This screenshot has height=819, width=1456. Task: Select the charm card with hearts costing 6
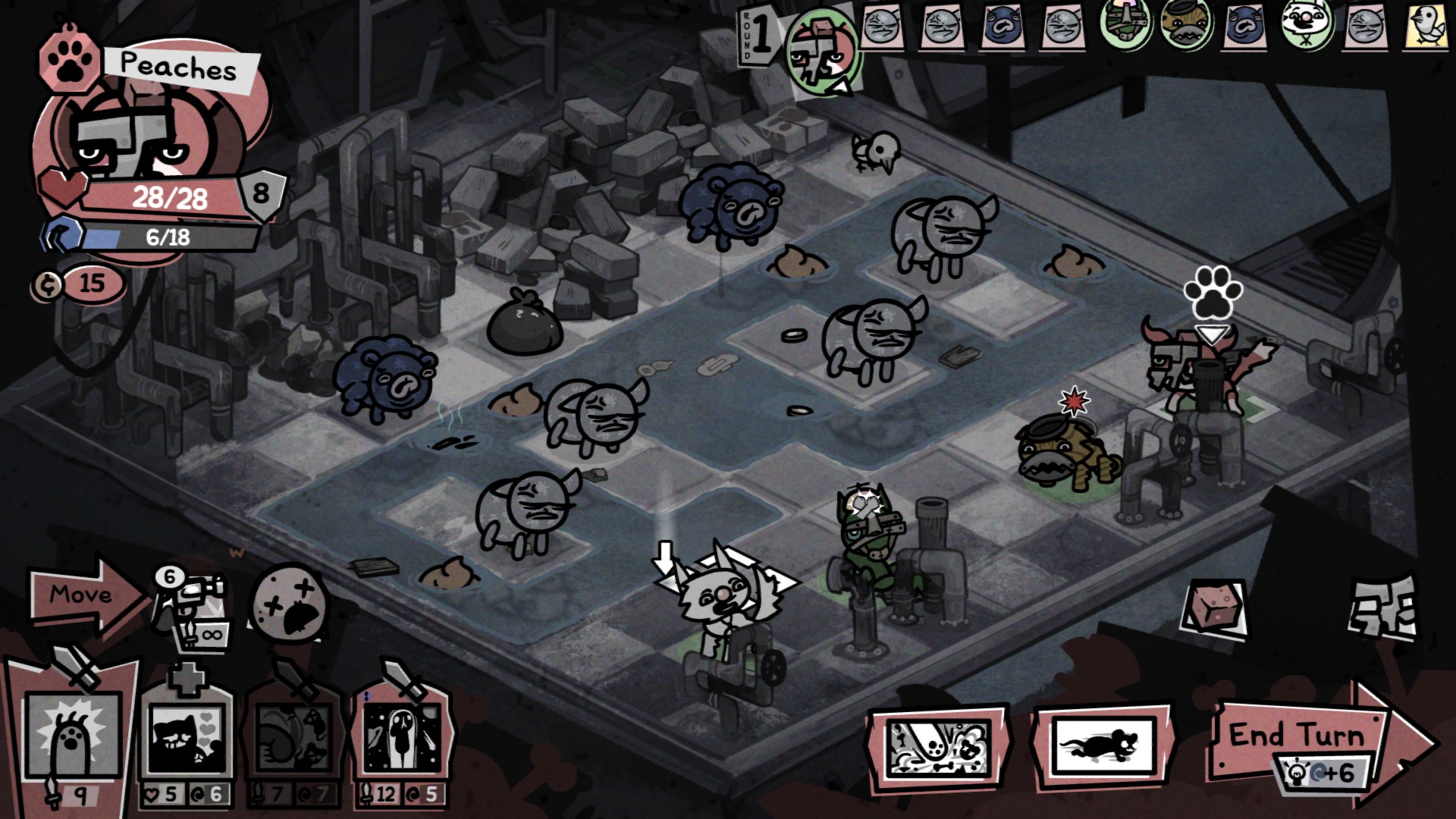tap(187, 741)
